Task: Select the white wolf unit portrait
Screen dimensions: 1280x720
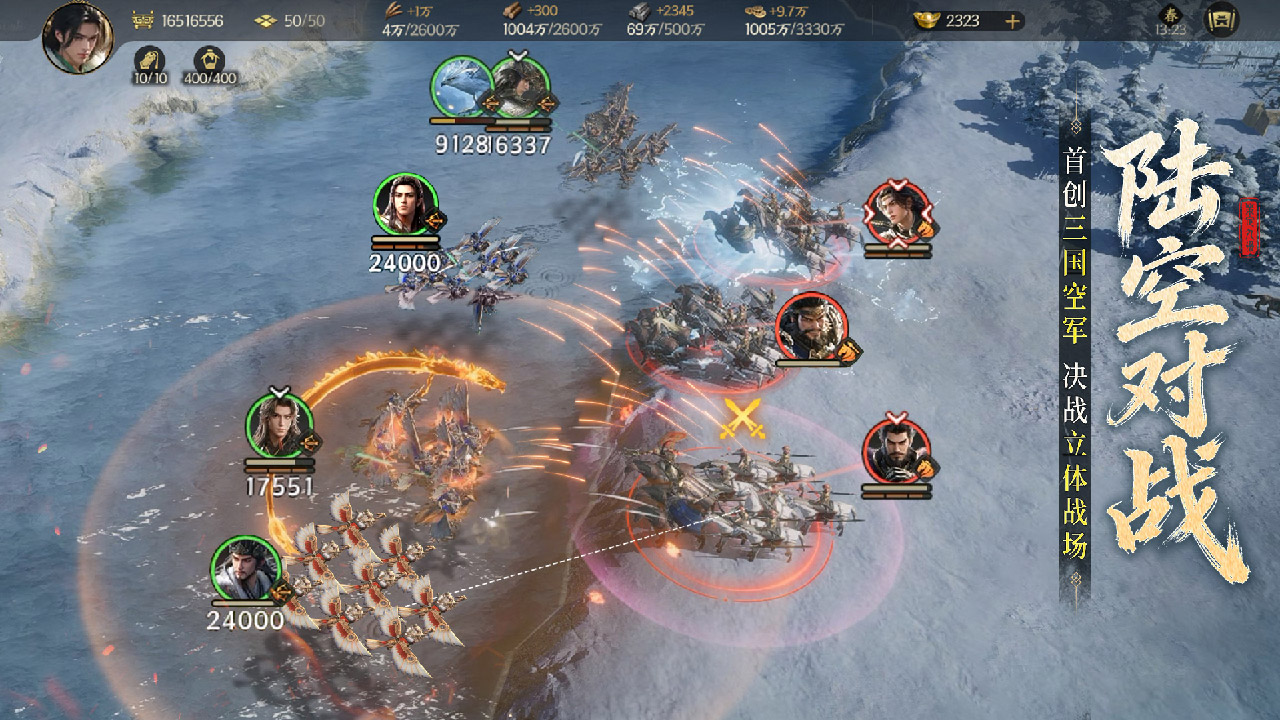Action: [462, 87]
